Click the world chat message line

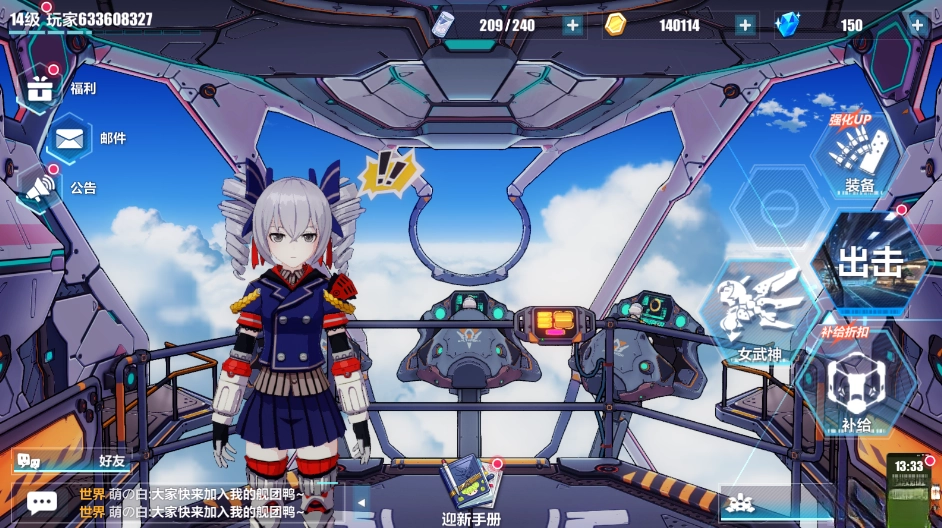(x=200, y=503)
